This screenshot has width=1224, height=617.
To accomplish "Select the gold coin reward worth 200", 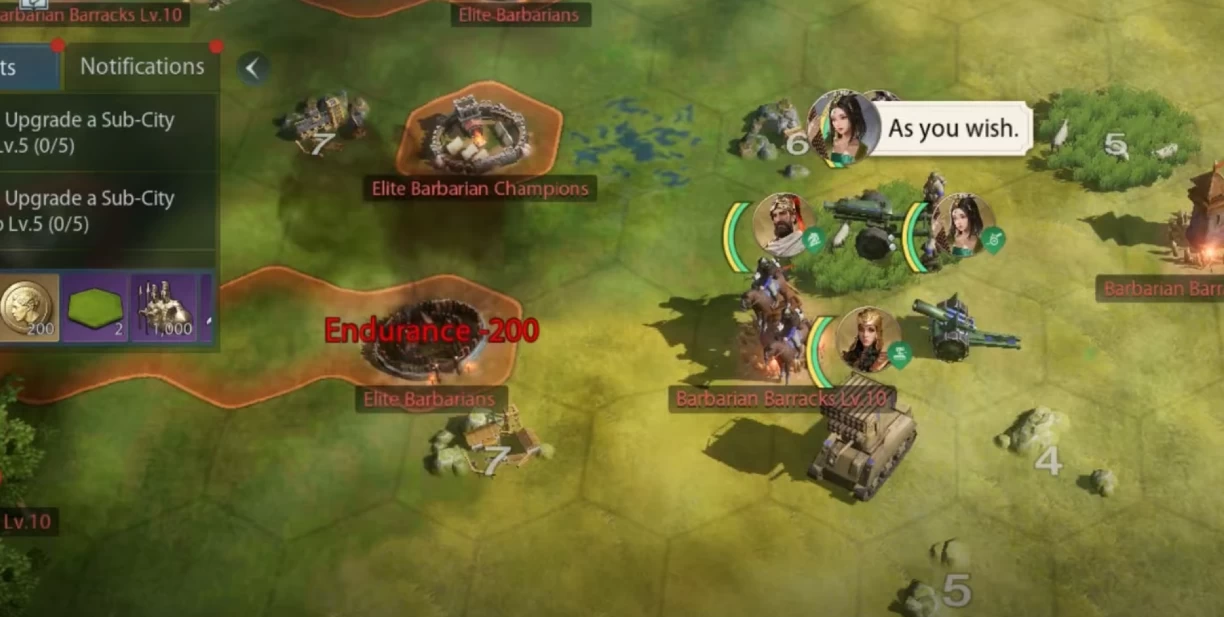I will click(x=28, y=308).
